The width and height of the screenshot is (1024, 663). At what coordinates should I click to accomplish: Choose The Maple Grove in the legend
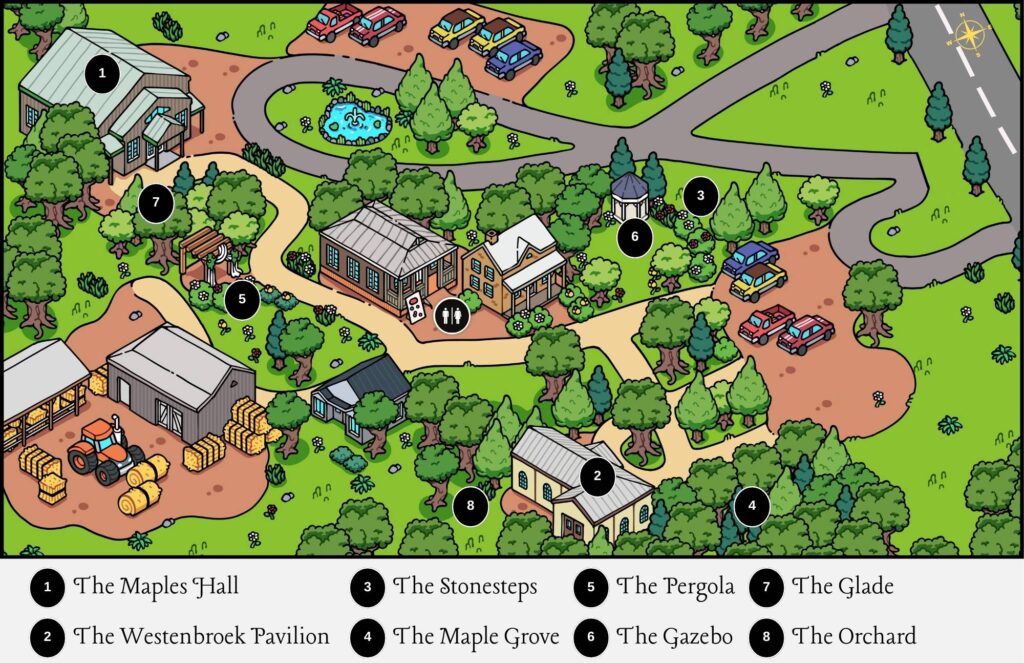[x=470, y=636]
